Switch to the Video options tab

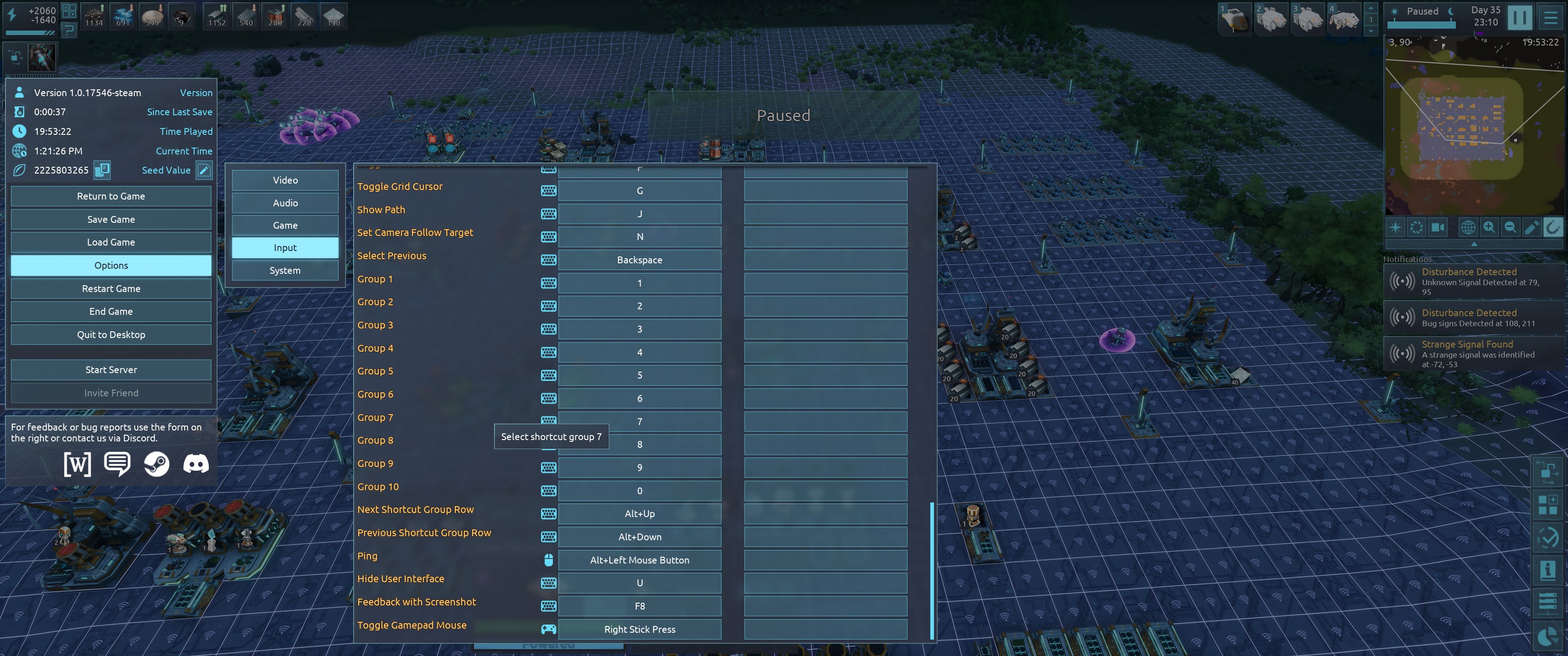pos(285,180)
